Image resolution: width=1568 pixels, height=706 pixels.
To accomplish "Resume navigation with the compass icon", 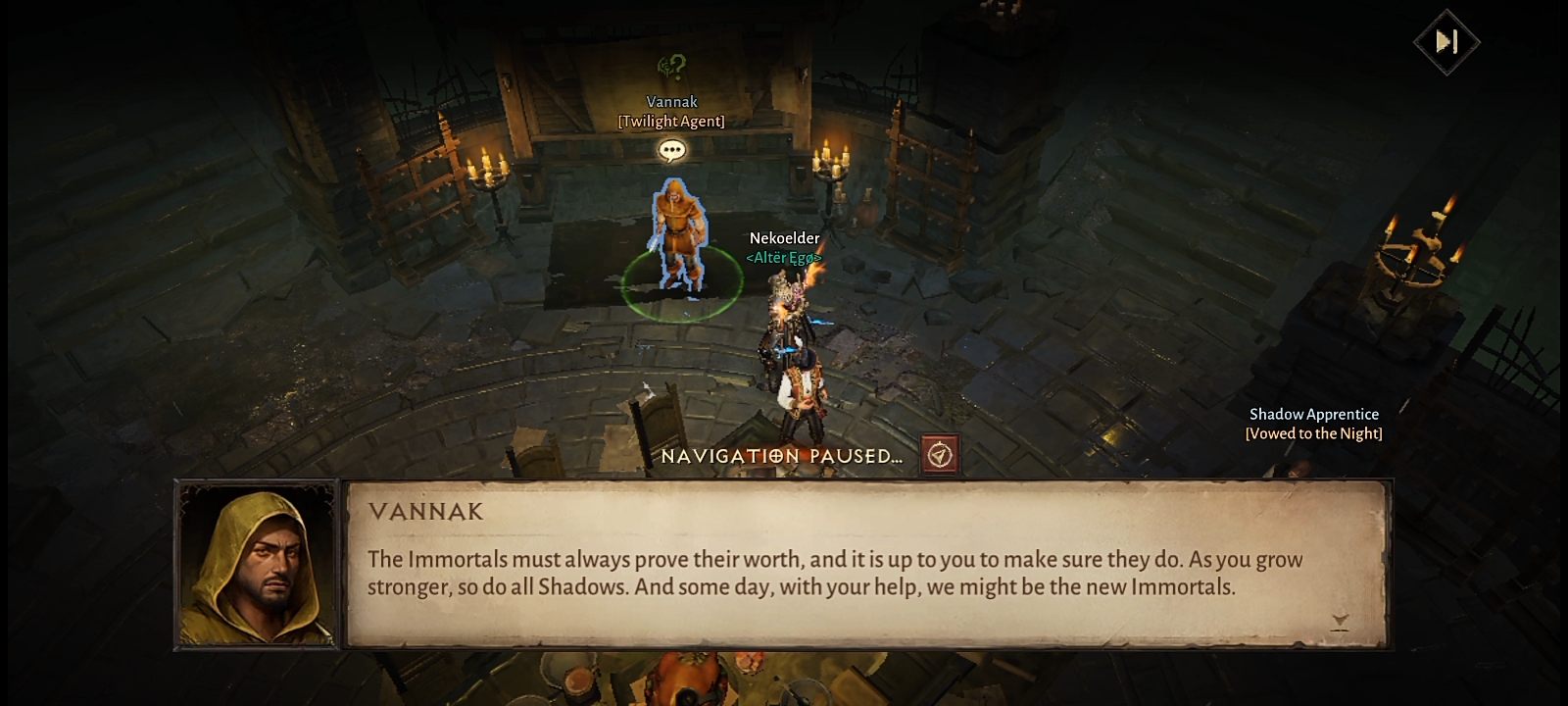I will 940,456.
